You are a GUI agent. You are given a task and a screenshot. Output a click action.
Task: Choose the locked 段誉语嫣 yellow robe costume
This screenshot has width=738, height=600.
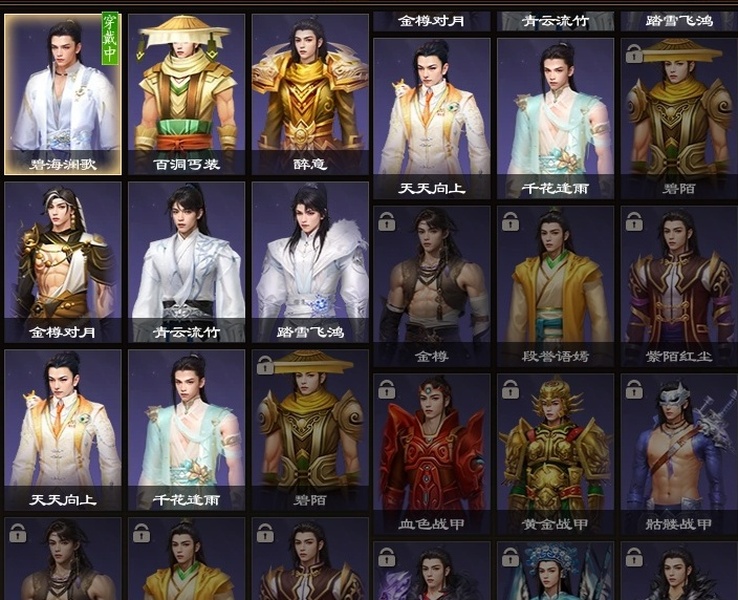tap(556, 285)
